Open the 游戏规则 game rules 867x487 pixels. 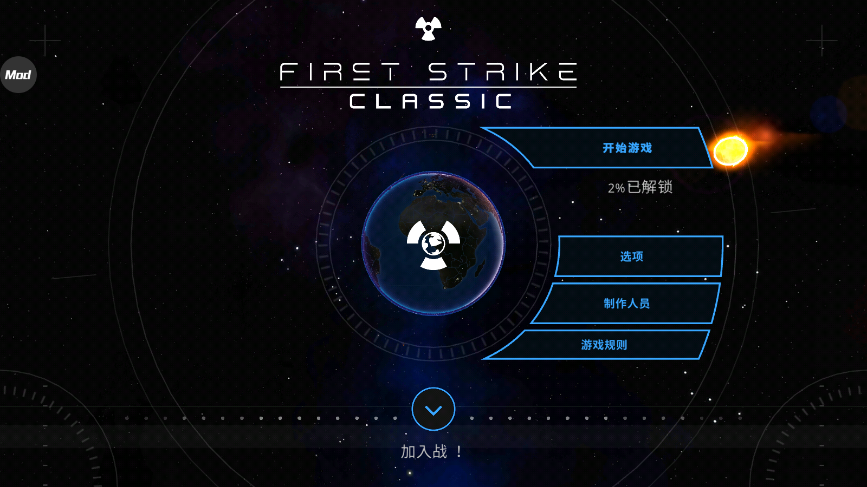click(605, 345)
